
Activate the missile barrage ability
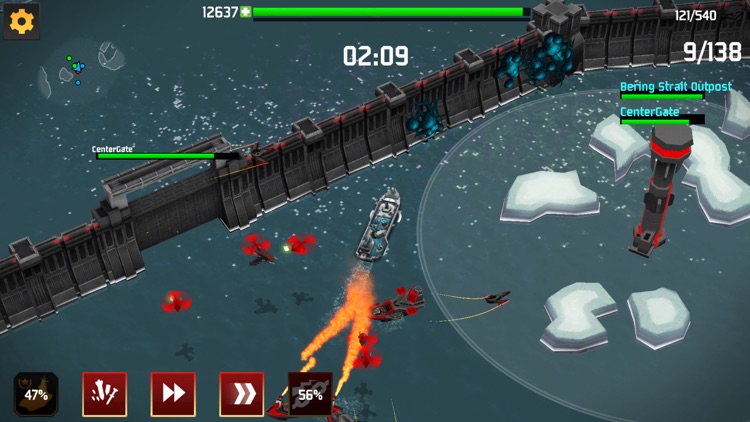104,394
